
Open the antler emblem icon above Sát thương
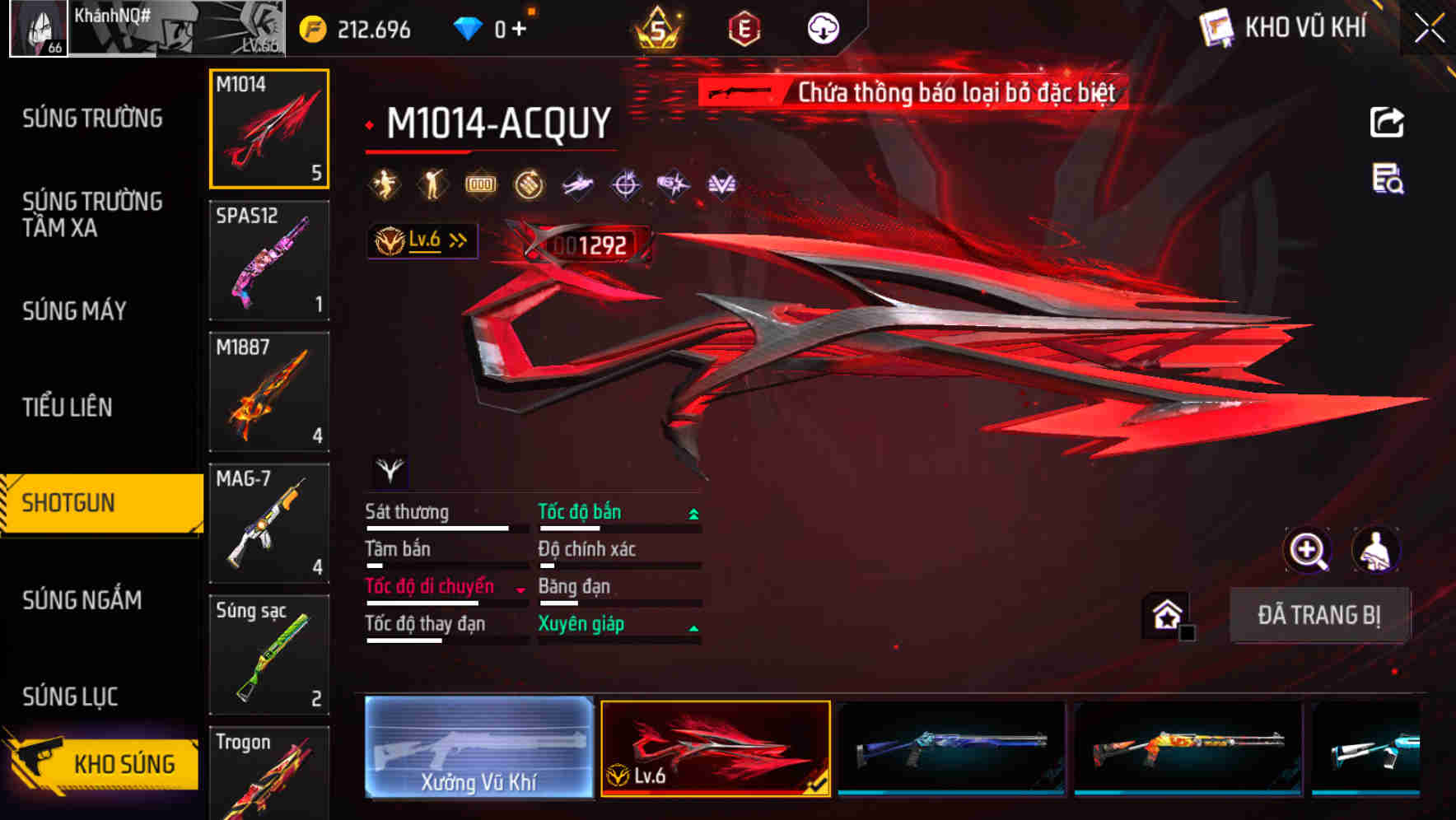pos(390,471)
